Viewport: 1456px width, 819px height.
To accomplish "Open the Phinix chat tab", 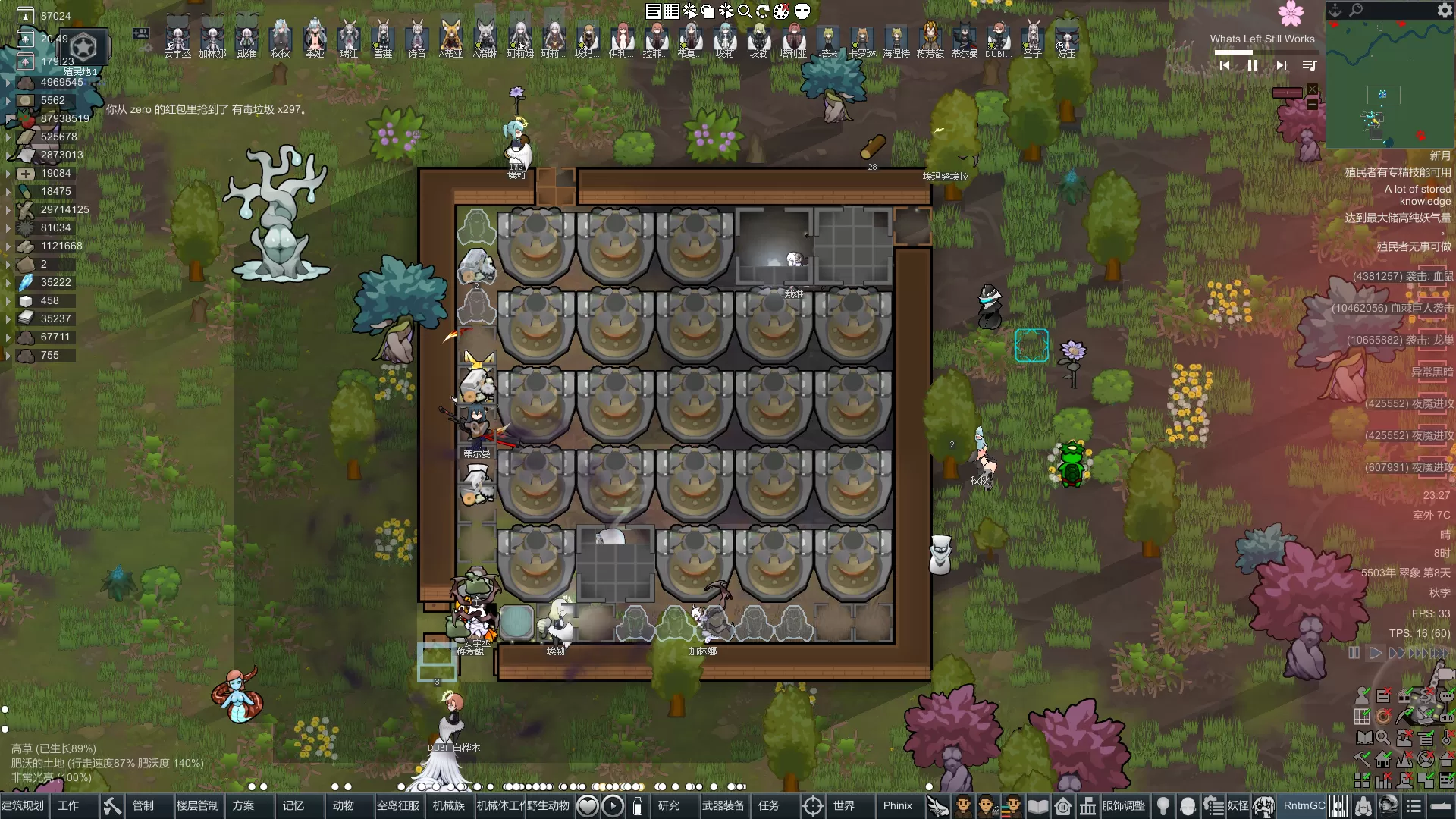I will [x=898, y=805].
